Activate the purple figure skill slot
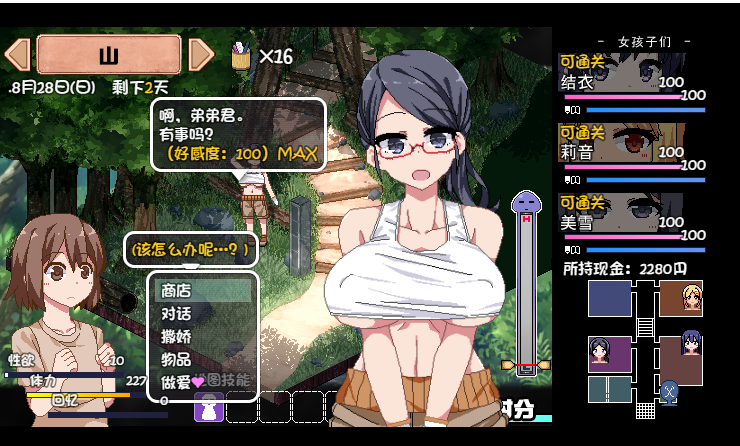 pyautogui.click(x=209, y=407)
